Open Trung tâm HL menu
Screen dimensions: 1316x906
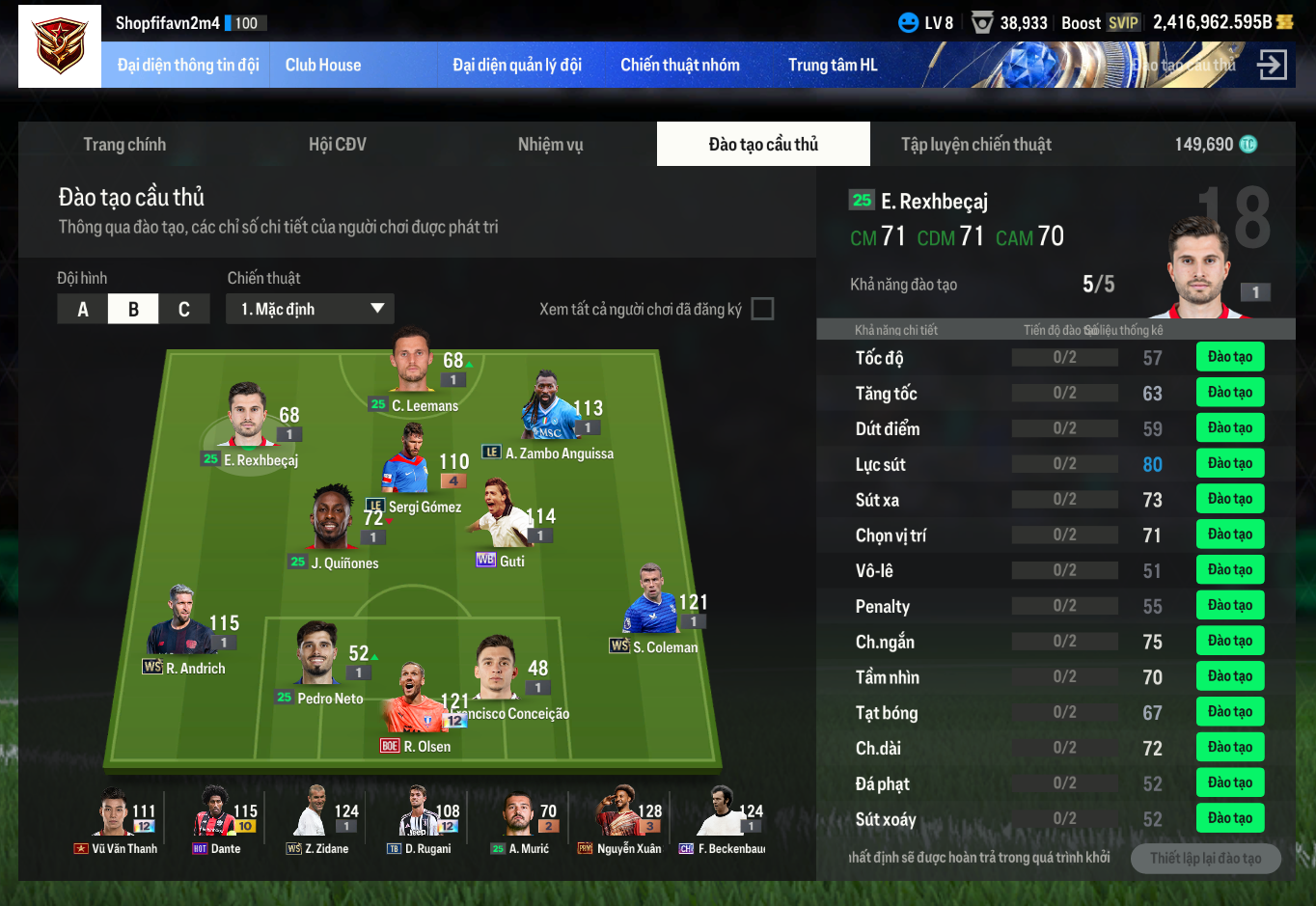click(x=832, y=66)
